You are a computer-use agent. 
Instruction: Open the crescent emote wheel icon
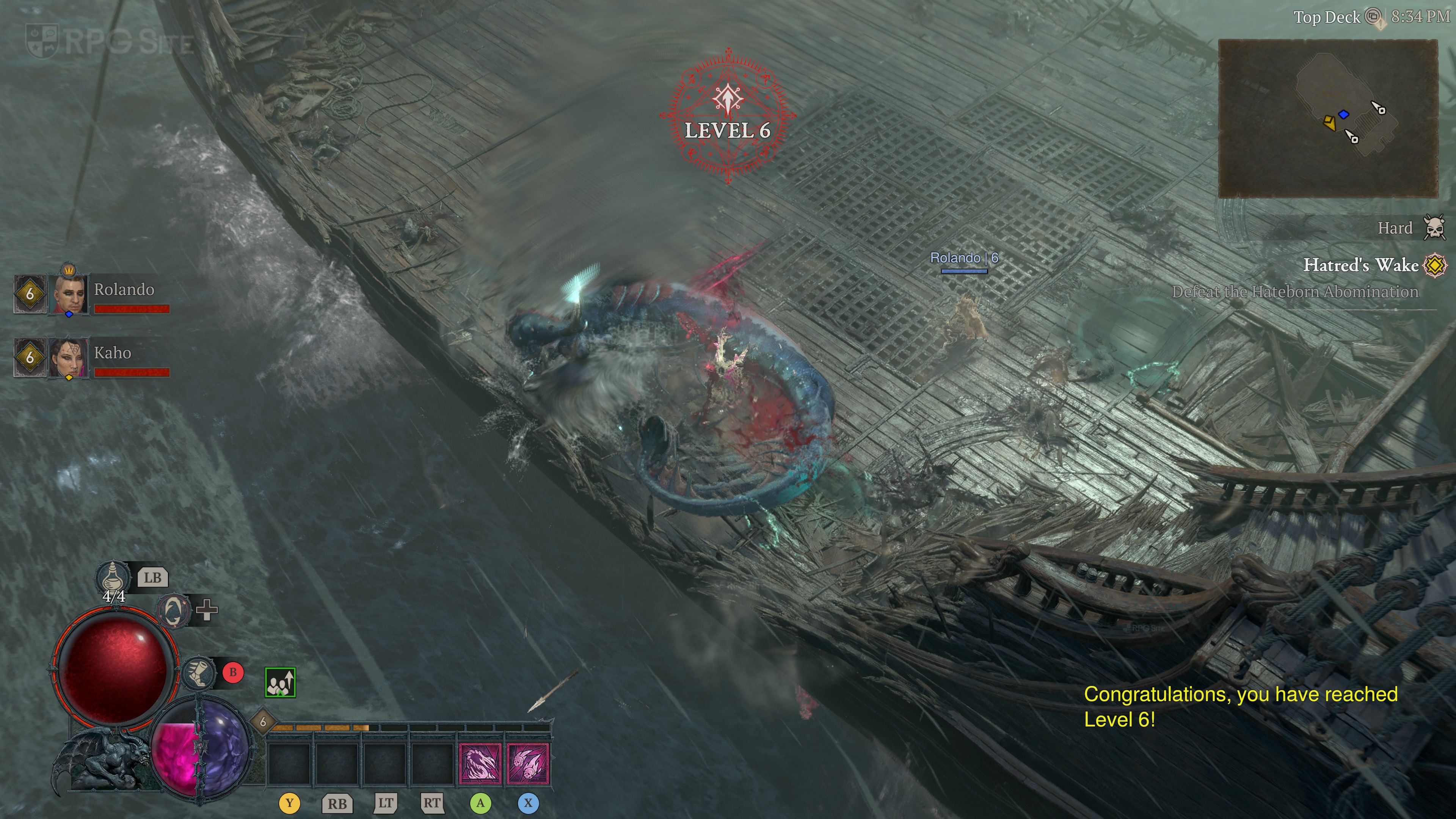[x=173, y=610]
